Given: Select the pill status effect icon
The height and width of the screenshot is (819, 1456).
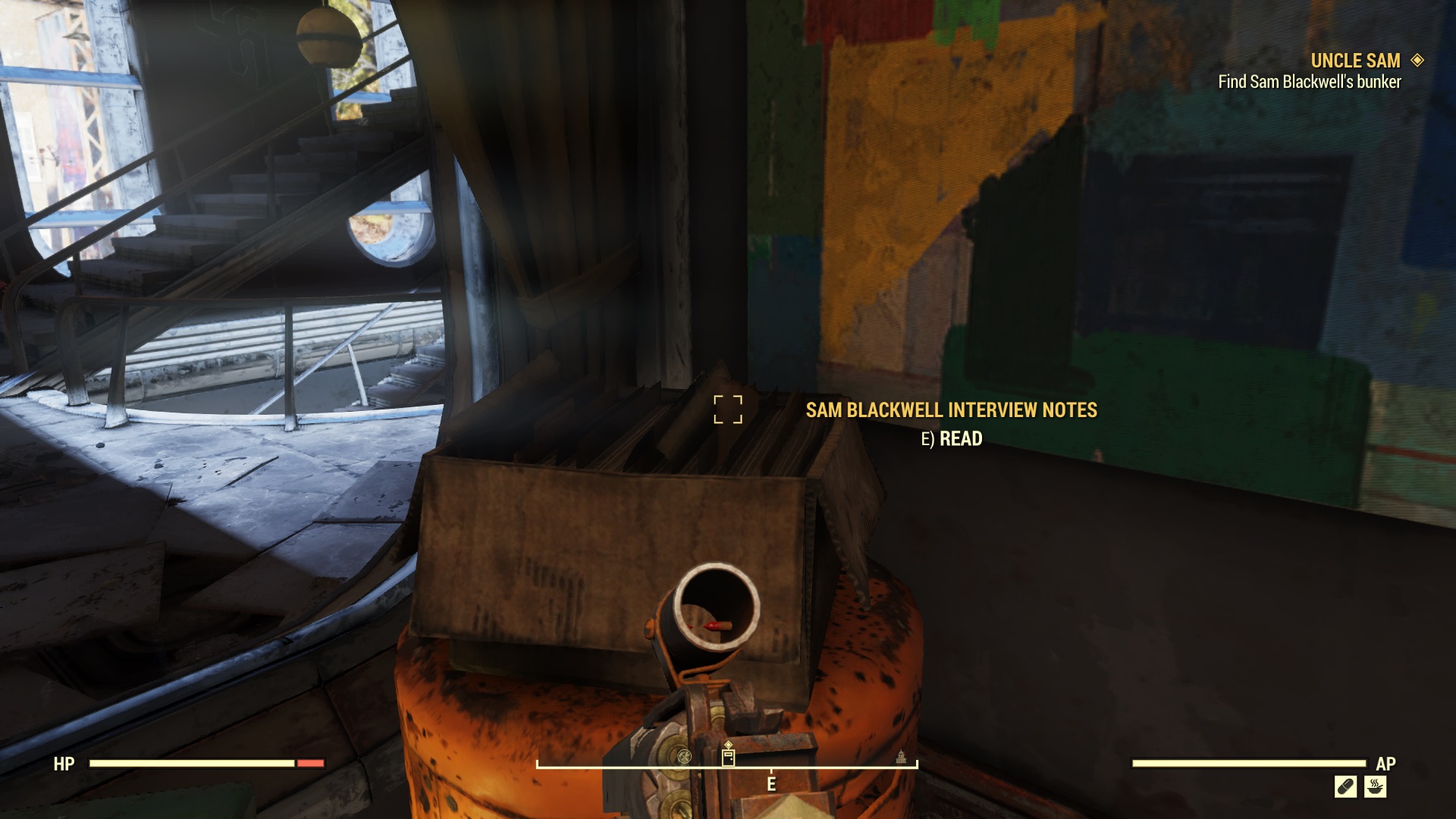Looking at the screenshot, I should [x=1346, y=786].
